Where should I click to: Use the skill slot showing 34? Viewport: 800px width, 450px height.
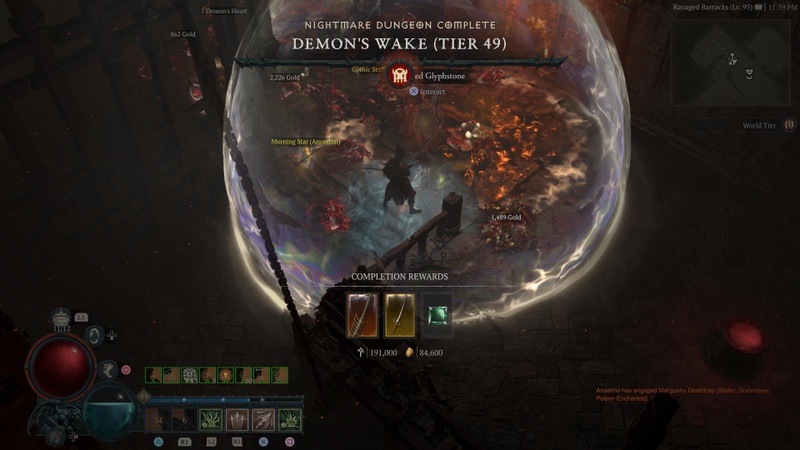(159, 420)
